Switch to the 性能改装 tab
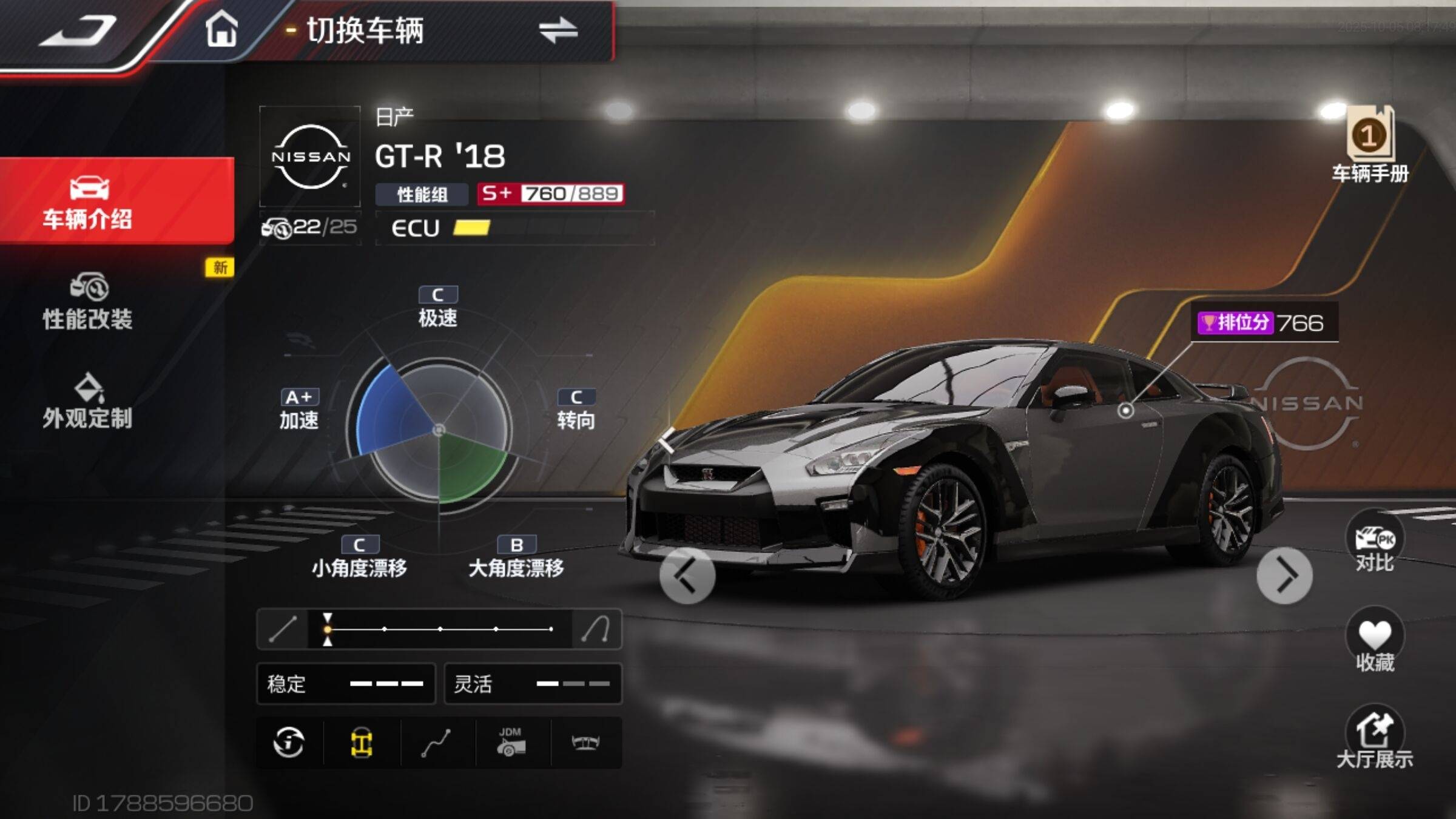The image size is (1456, 819). coord(88,302)
